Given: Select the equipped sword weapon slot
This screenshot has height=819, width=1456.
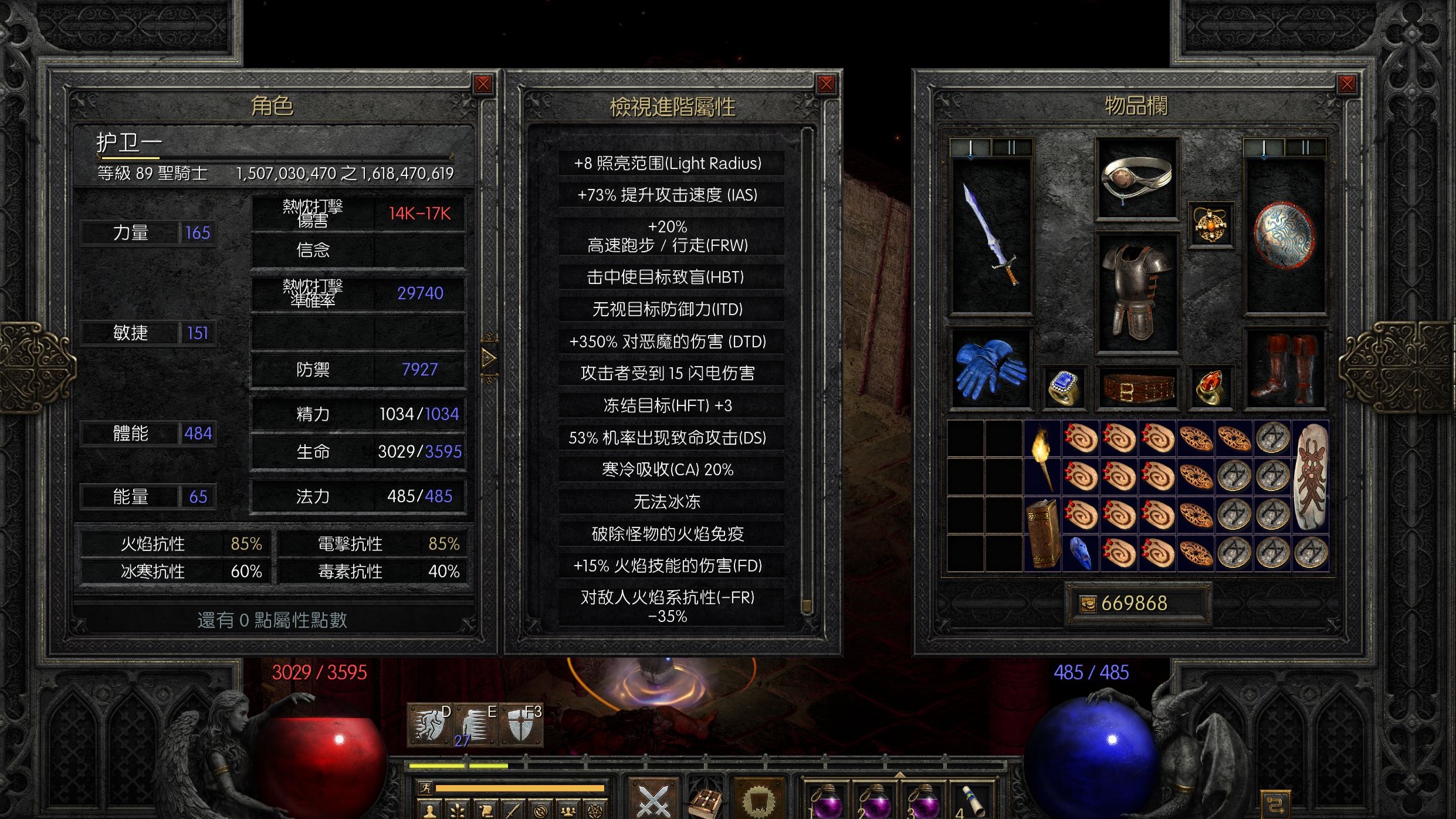Looking at the screenshot, I should pos(991,235).
